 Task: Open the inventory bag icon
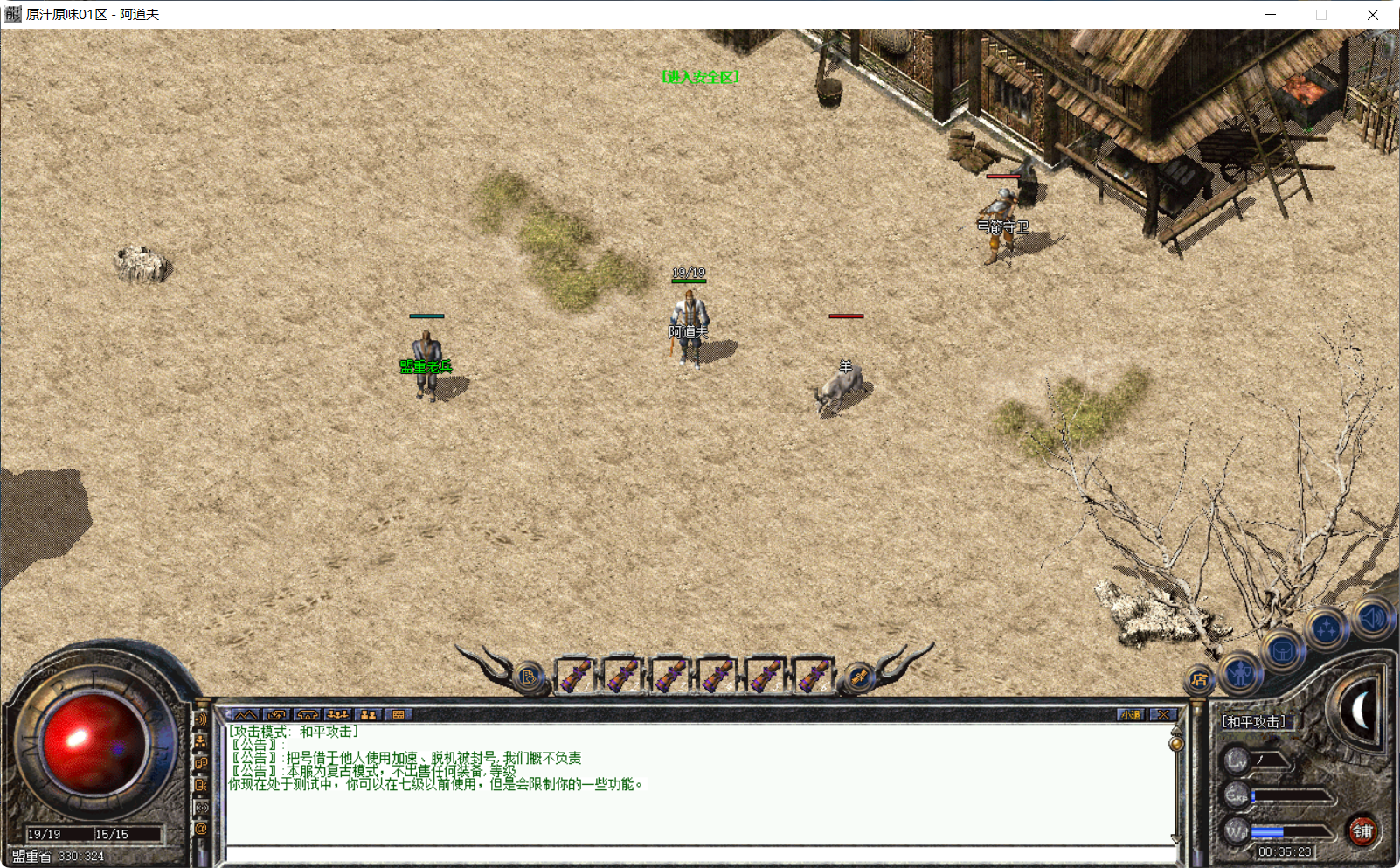pos(1283,652)
